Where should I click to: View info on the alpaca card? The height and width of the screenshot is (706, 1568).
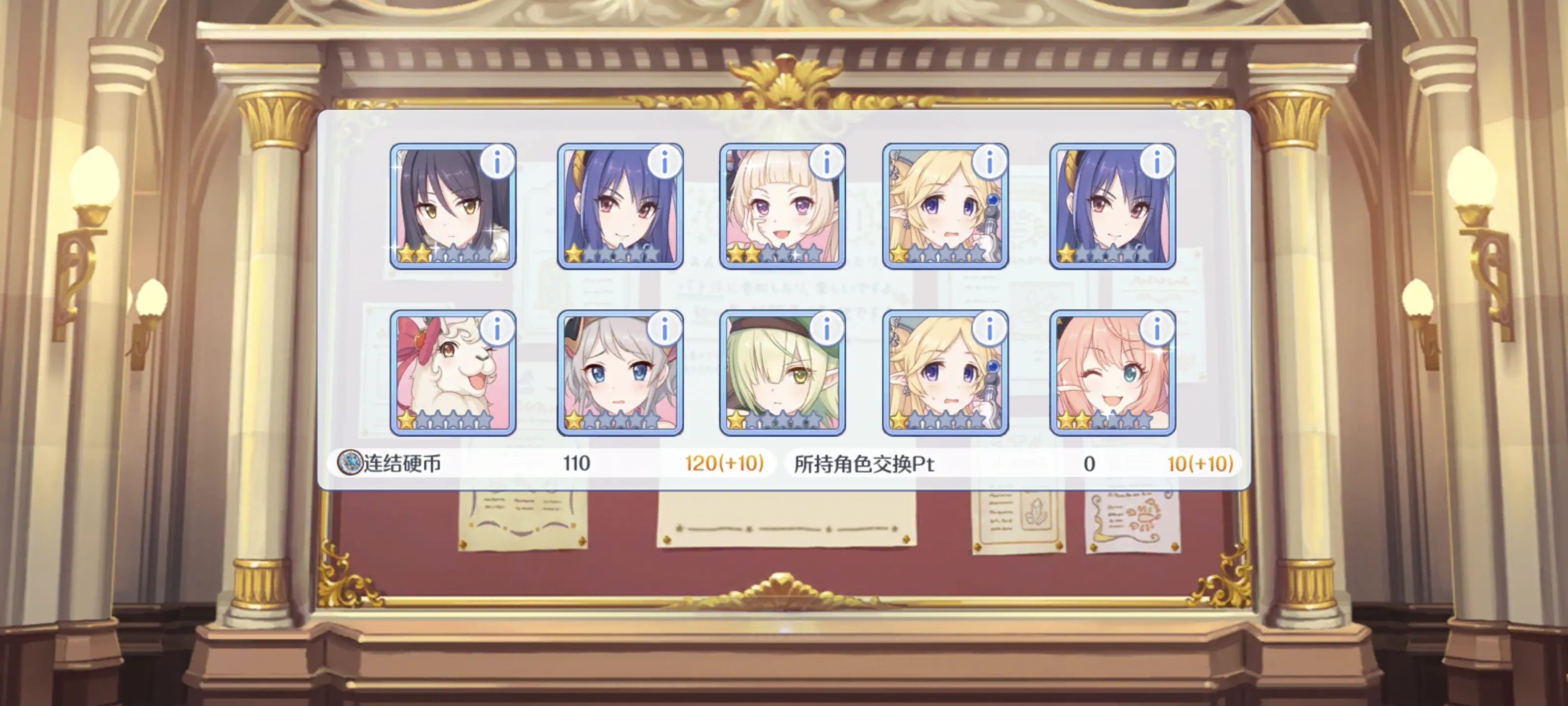[x=497, y=329]
